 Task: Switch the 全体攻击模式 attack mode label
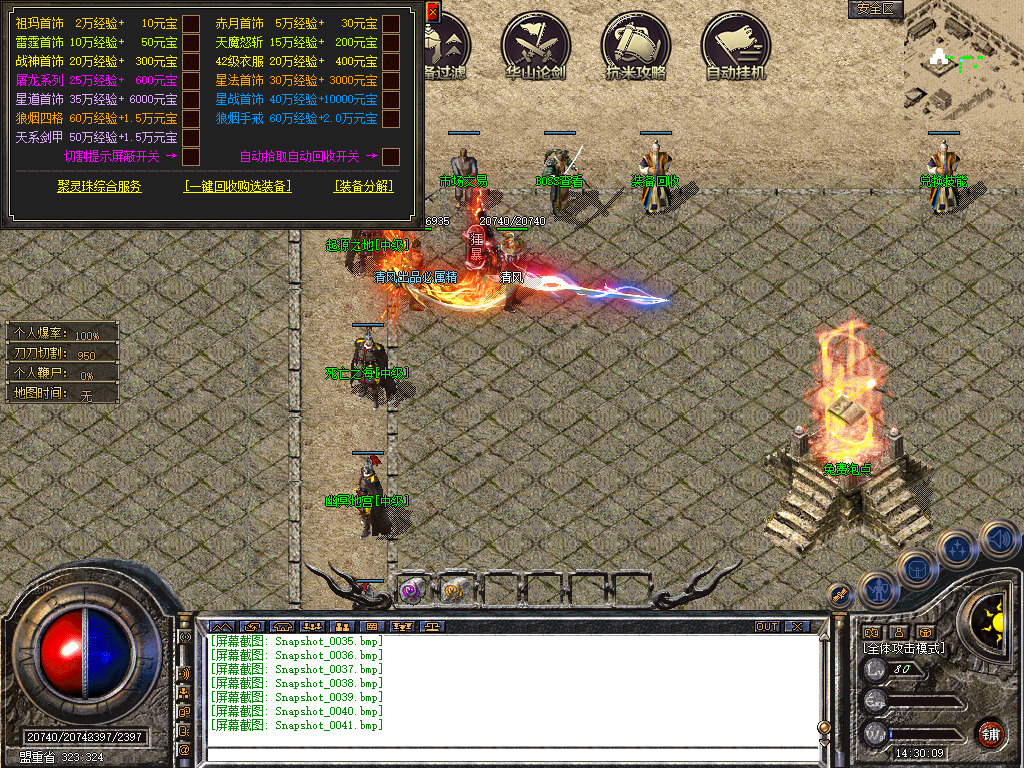pos(904,648)
